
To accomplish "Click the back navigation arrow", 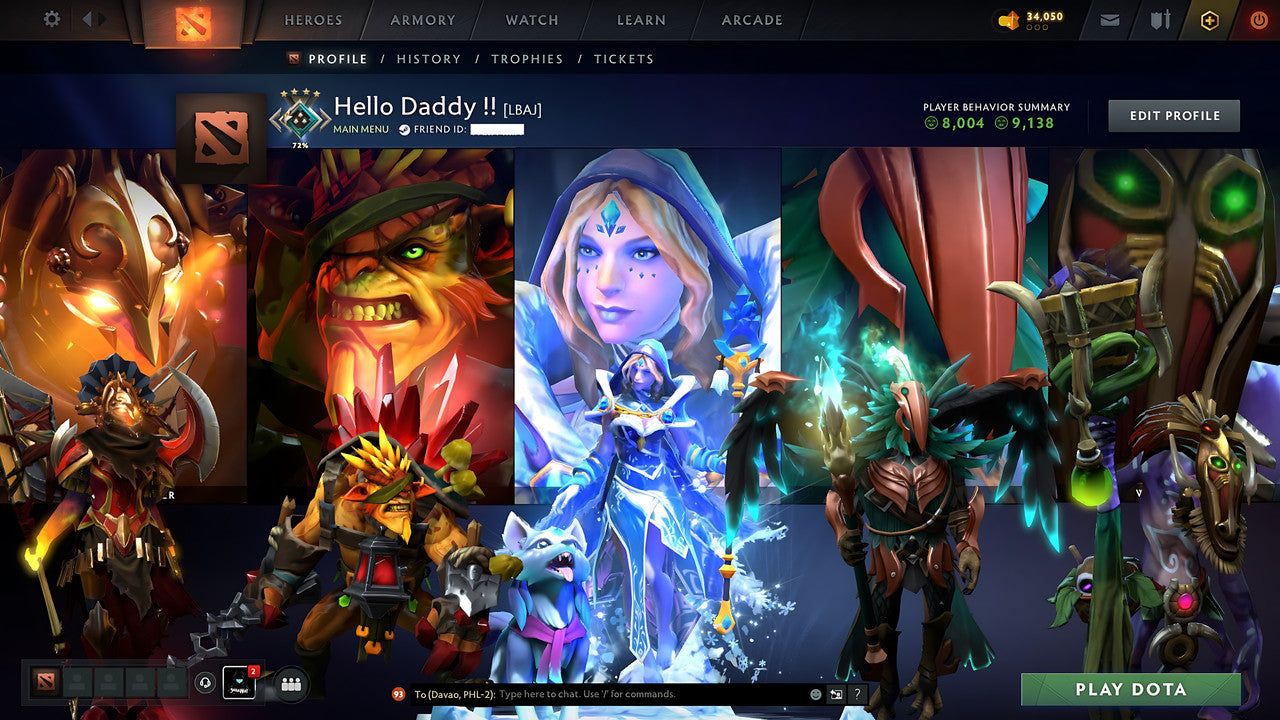I will (x=88, y=17).
